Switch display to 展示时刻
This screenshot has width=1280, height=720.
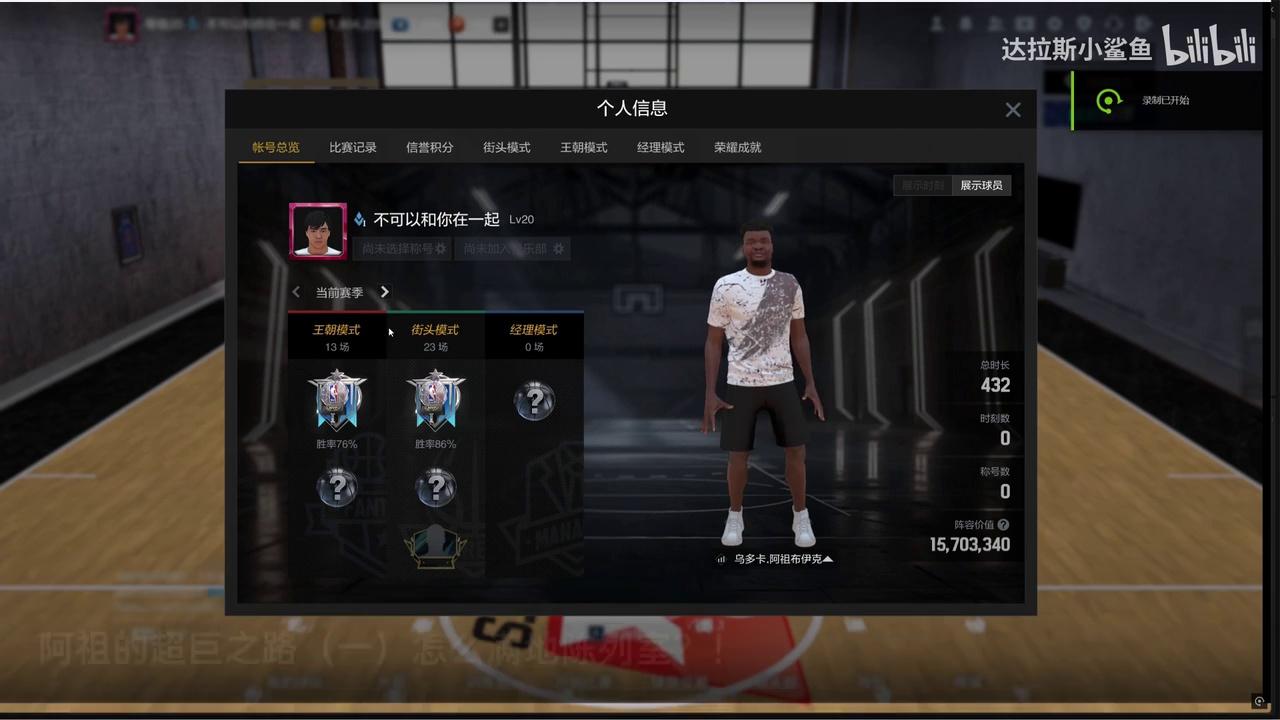point(923,185)
